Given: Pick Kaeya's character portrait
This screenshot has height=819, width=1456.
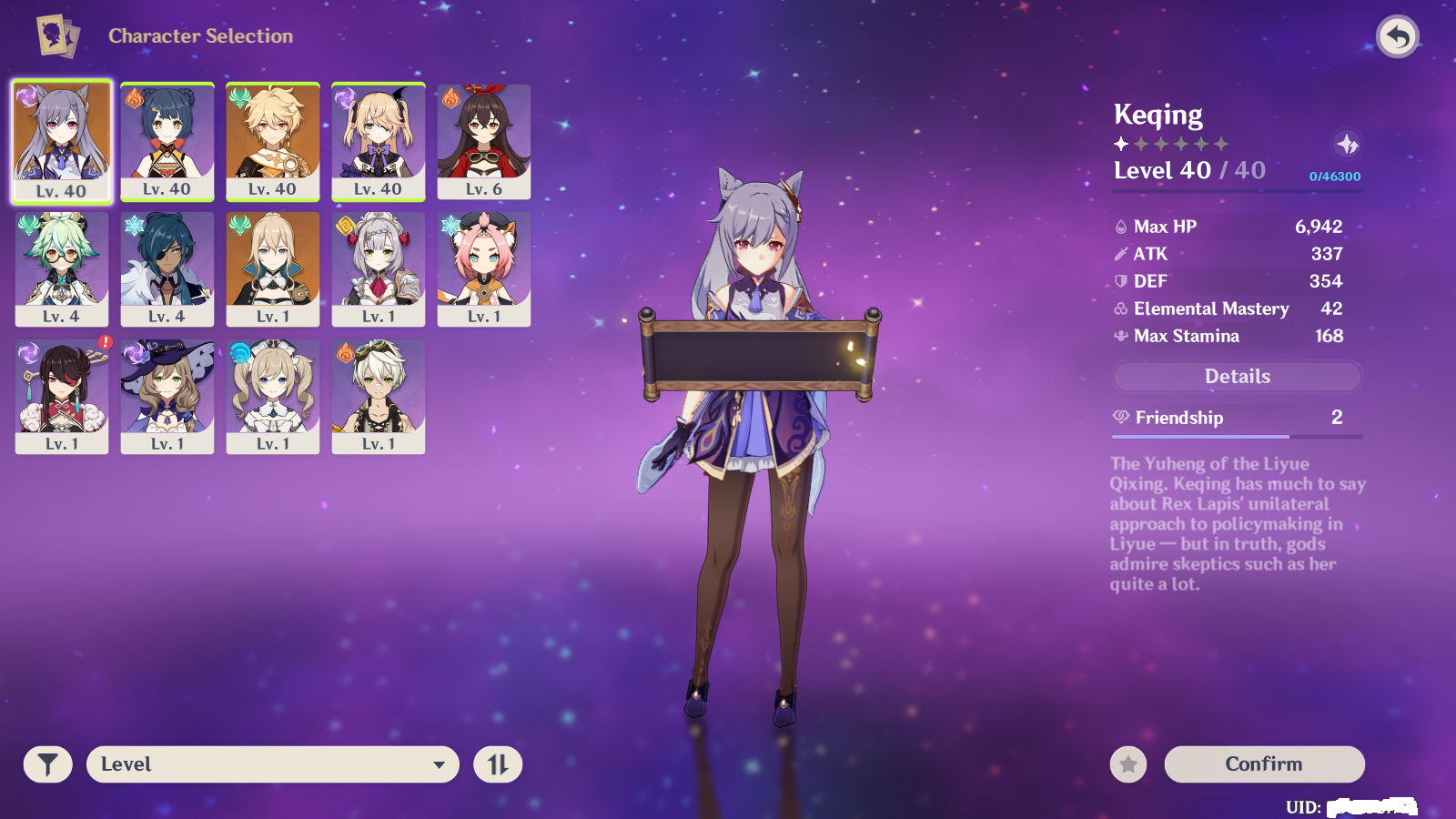Looking at the screenshot, I should tap(167, 268).
